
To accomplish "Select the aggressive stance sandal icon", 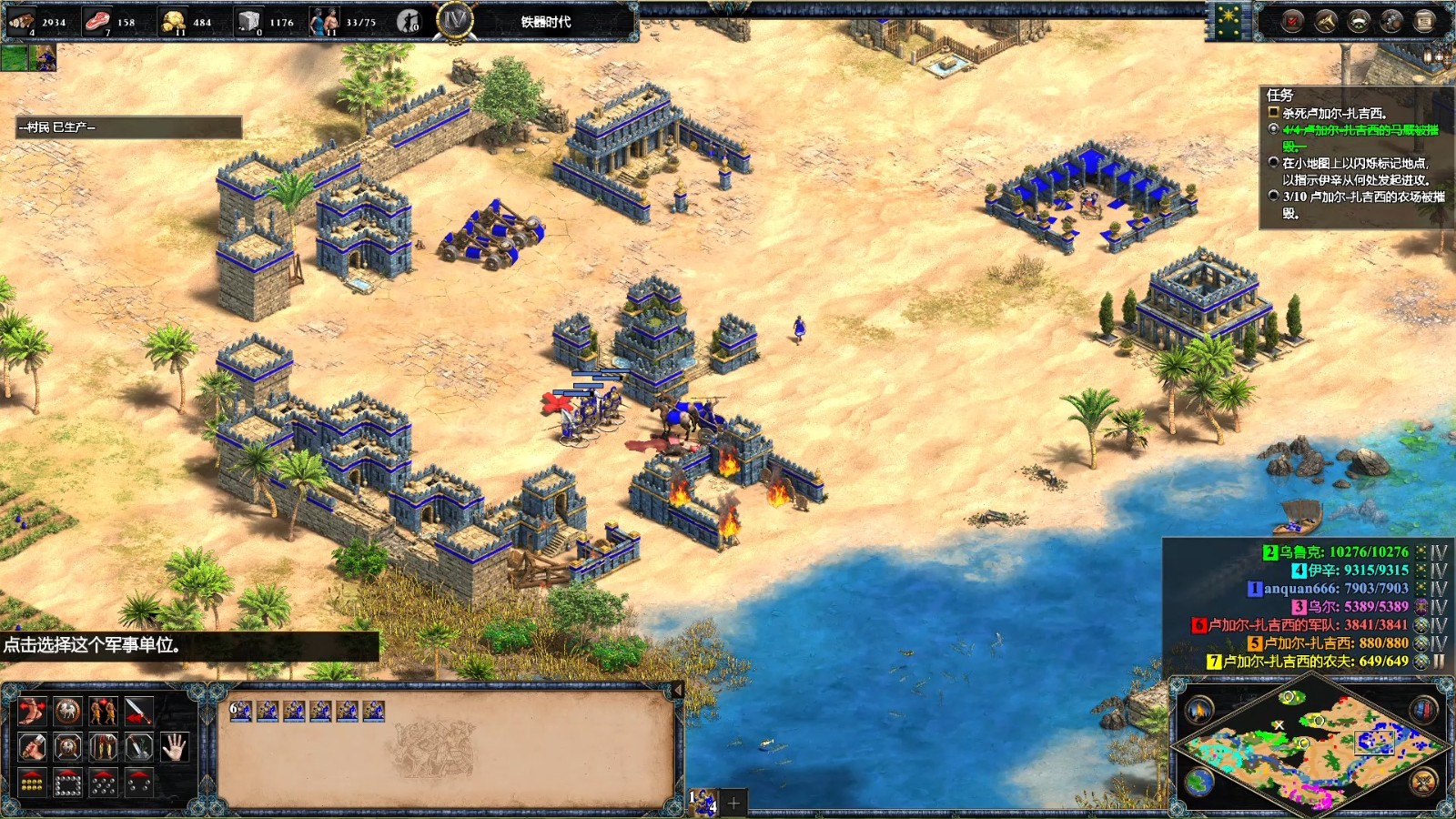I will [x=32, y=711].
